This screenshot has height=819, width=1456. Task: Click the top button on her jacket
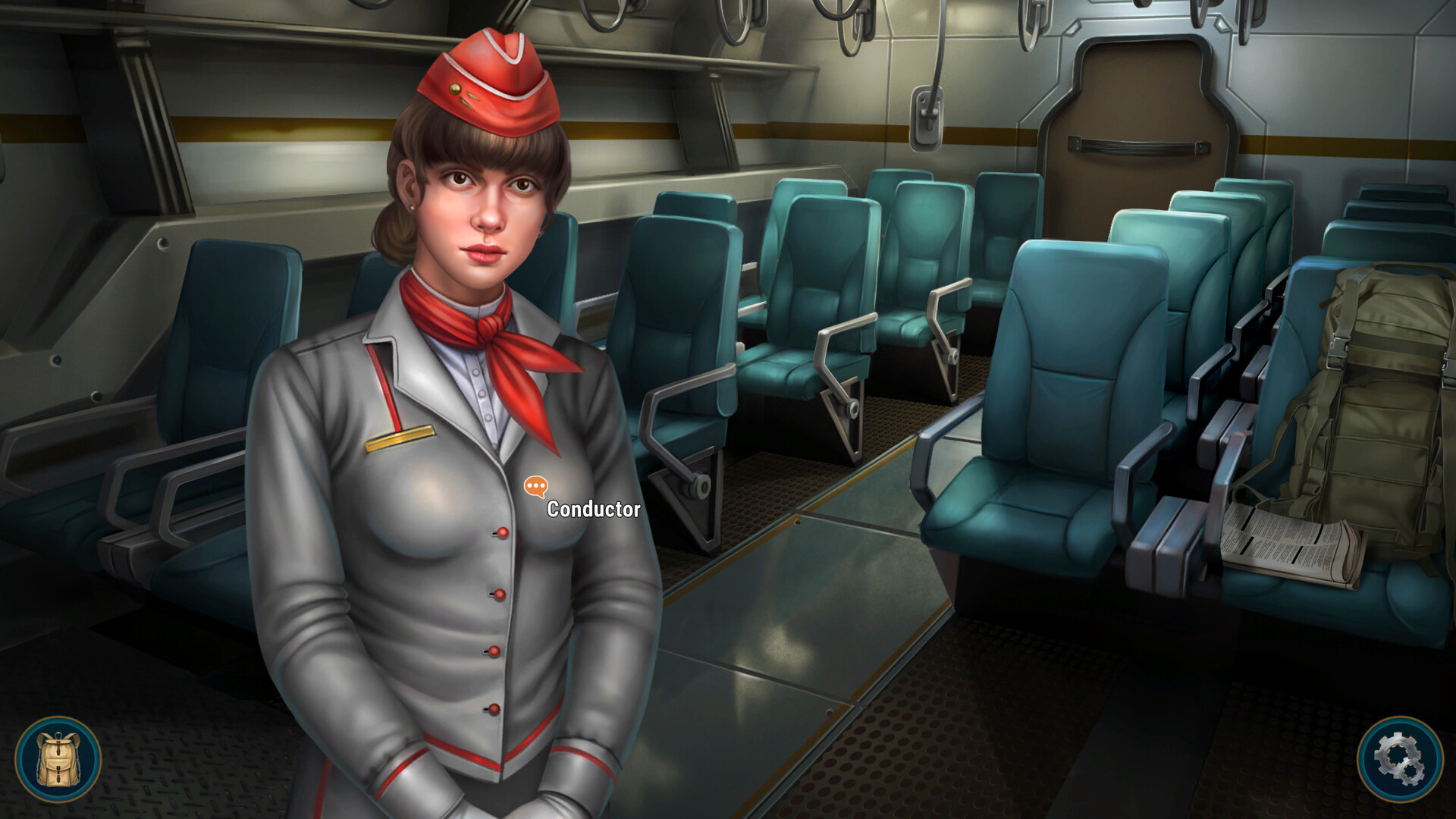(500, 531)
